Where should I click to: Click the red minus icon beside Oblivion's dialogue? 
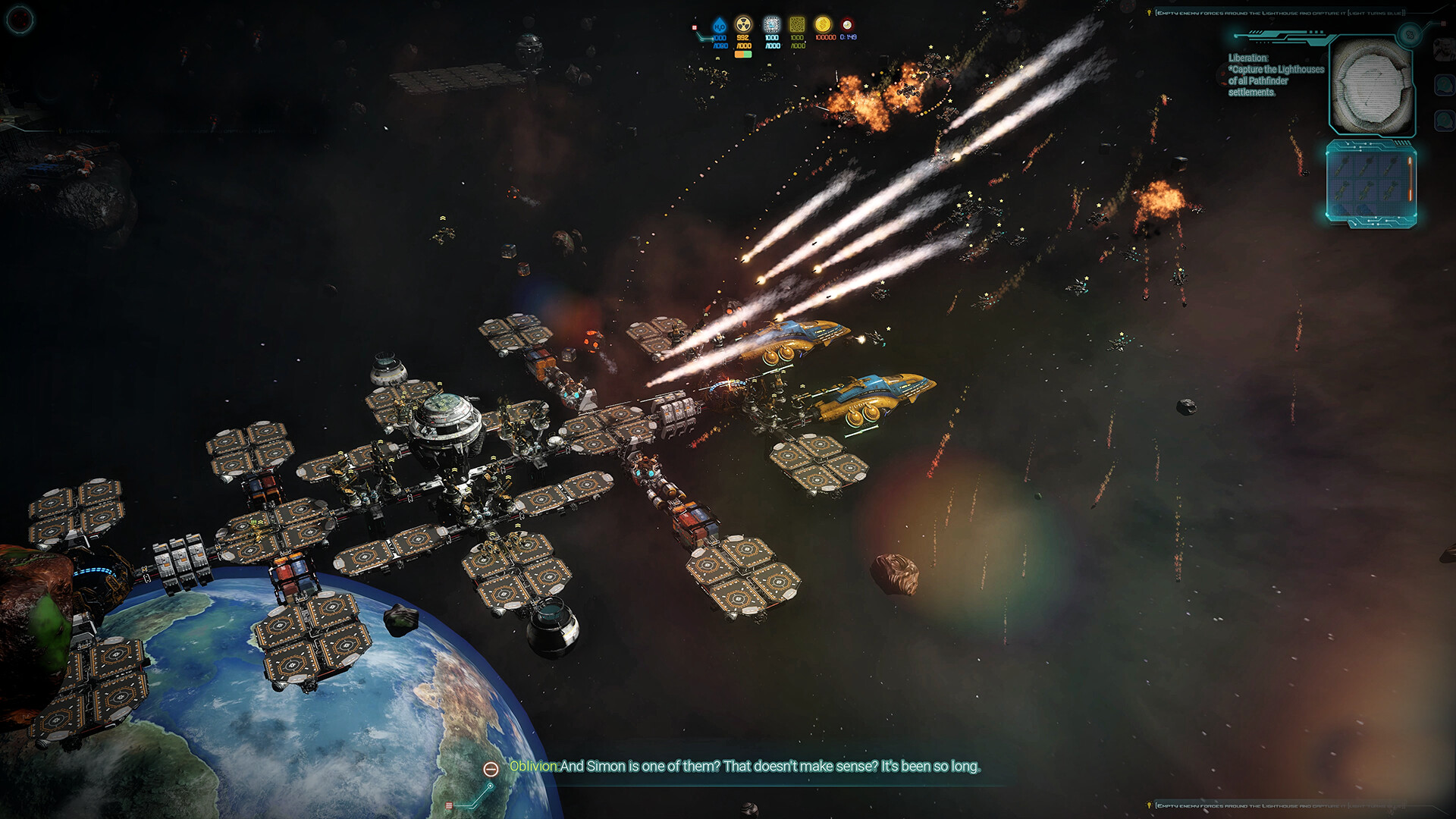coord(491,769)
